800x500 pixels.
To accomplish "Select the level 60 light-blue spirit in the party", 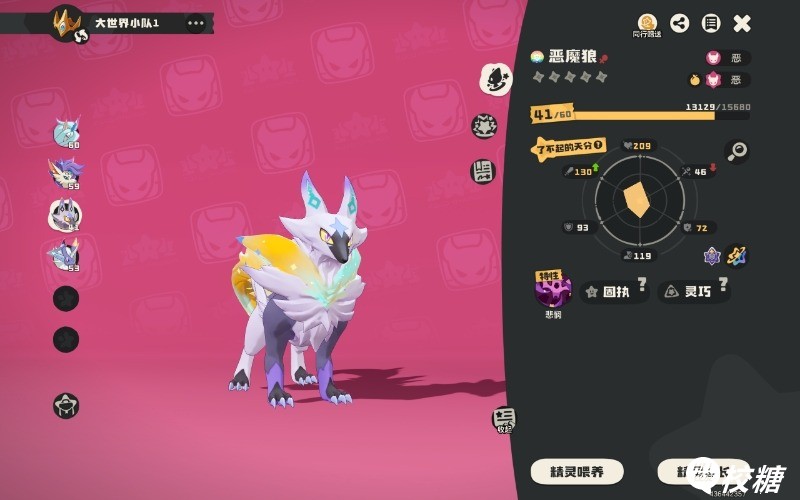I will (x=66, y=131).
